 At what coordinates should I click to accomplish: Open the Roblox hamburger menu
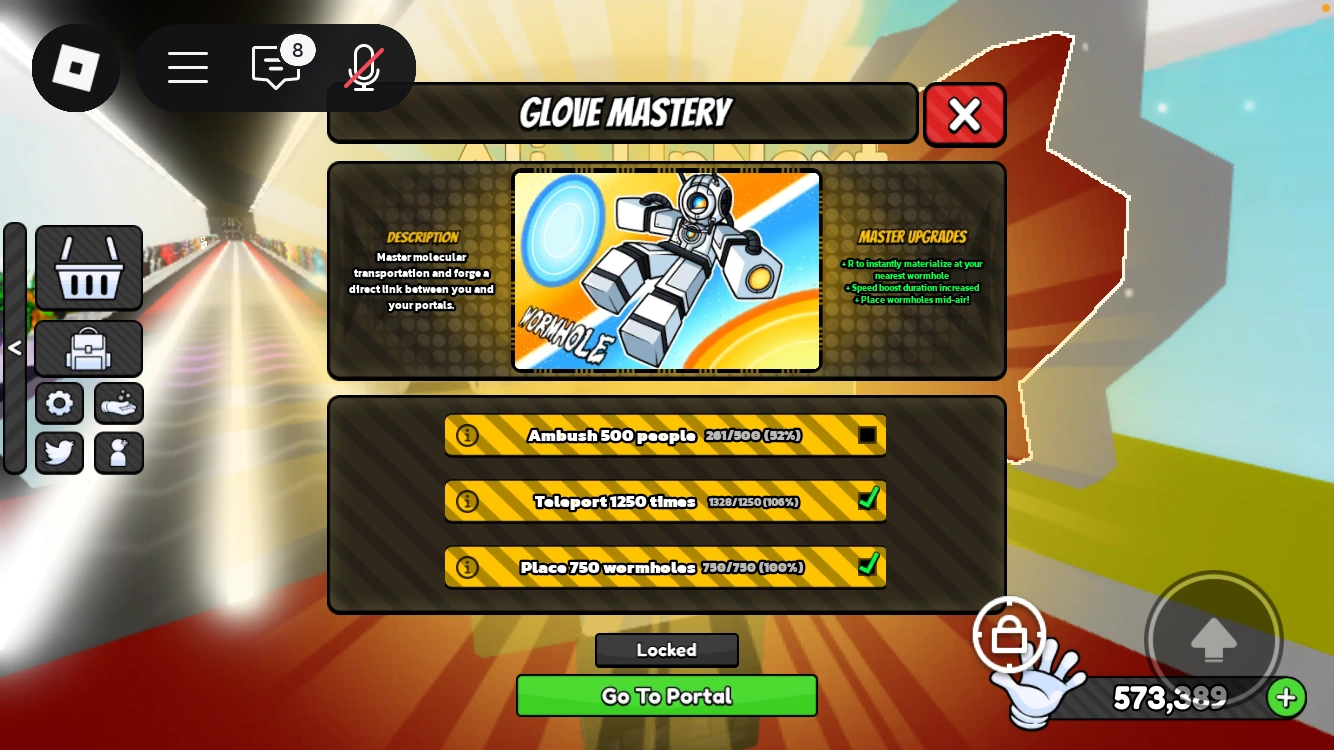tap(188, 67)
